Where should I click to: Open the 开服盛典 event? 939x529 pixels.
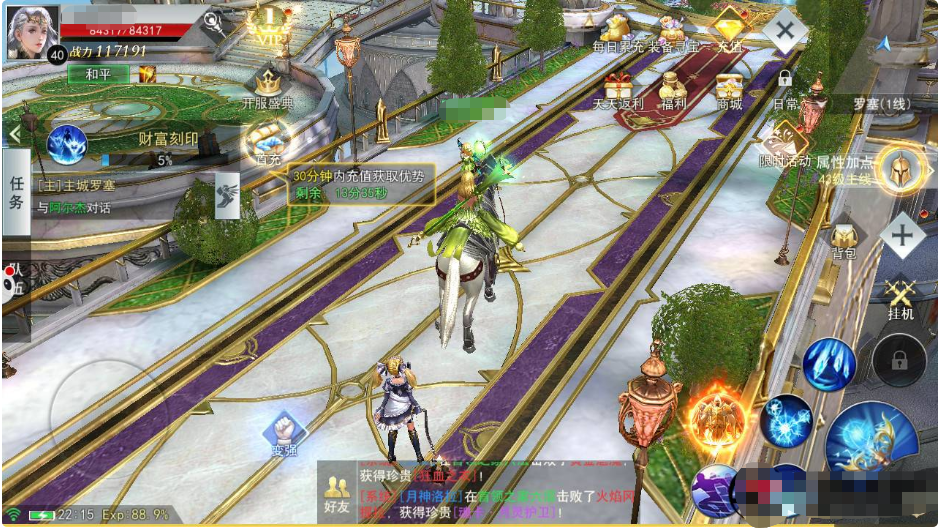coord(268,88)
